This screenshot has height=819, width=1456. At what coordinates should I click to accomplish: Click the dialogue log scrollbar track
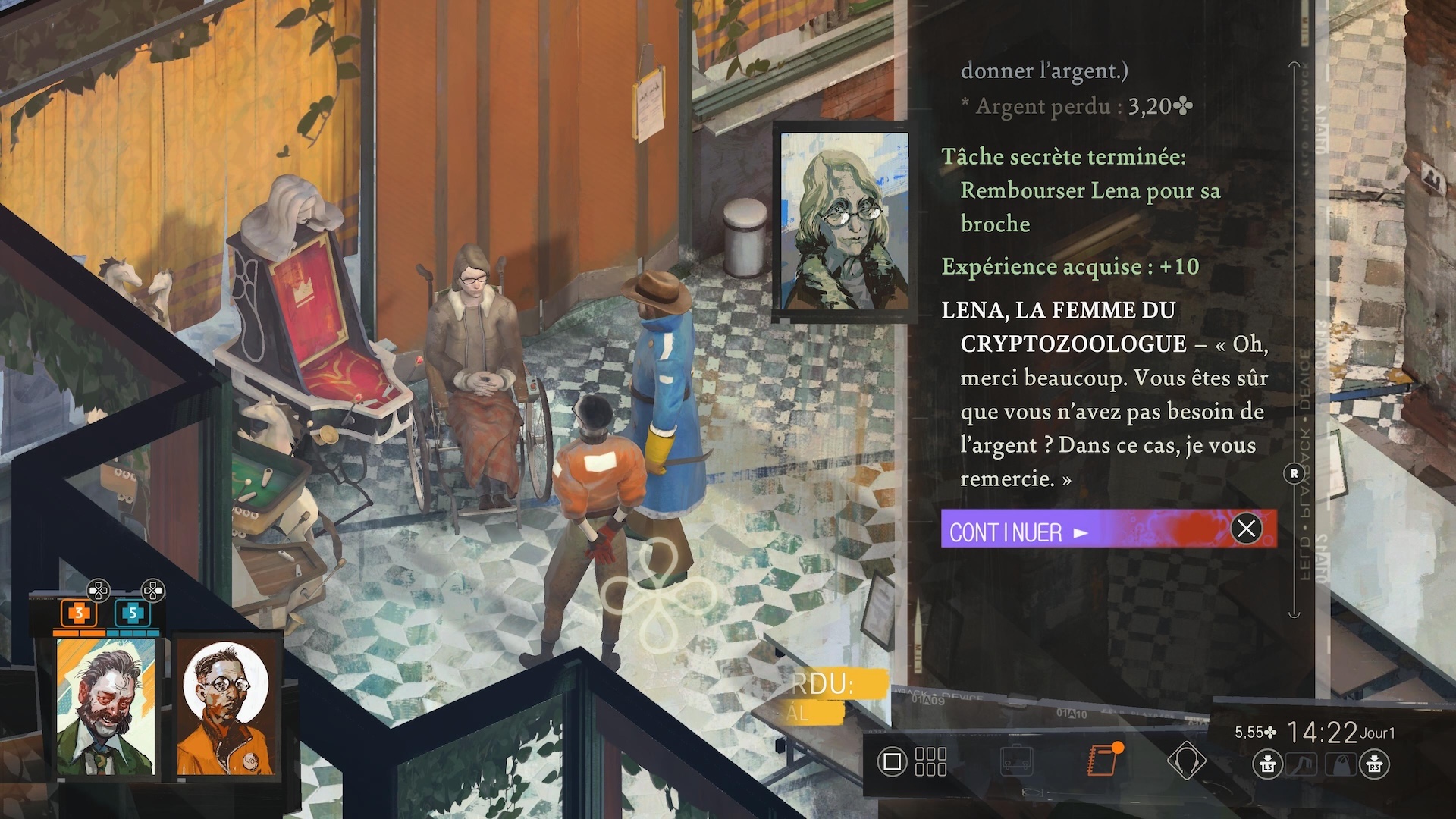(1294, 303)
